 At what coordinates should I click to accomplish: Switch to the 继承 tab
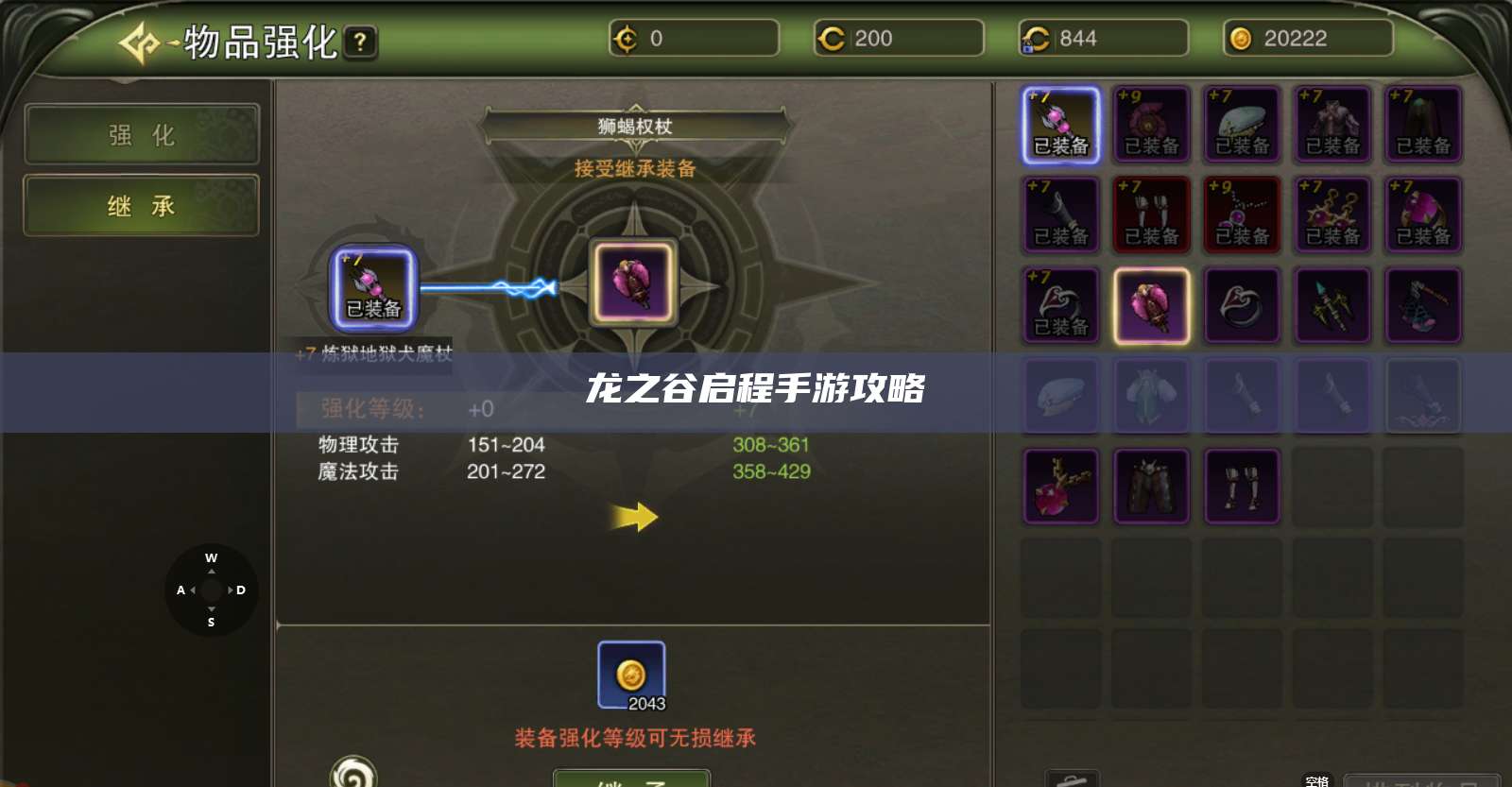pyautogui.click(x=141, y=205)
